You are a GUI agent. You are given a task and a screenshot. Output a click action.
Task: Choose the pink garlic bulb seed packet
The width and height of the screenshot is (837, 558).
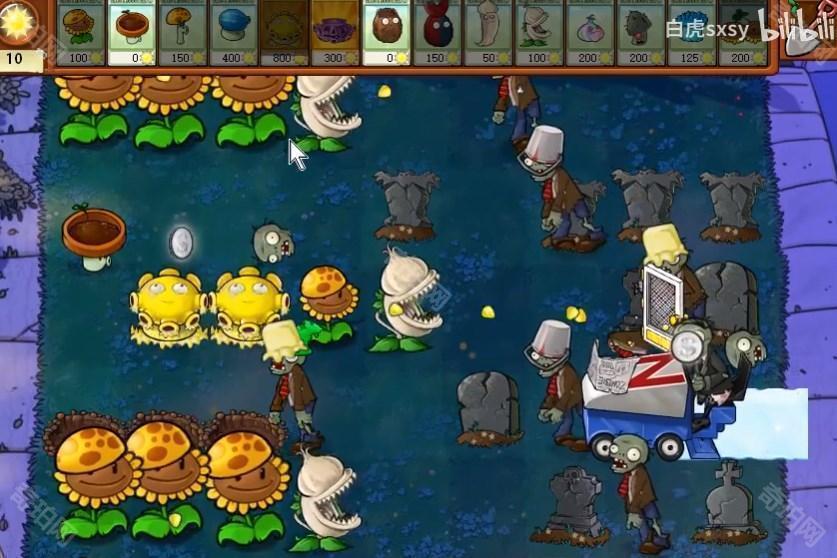[x=590, y=32]
